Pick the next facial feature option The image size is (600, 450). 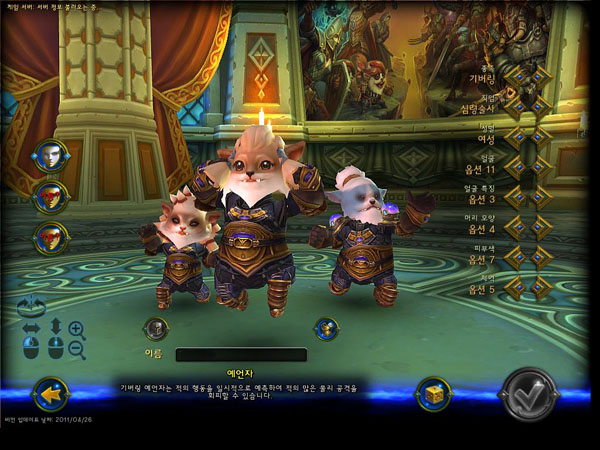pyautogui.click(x=540, y=197)
